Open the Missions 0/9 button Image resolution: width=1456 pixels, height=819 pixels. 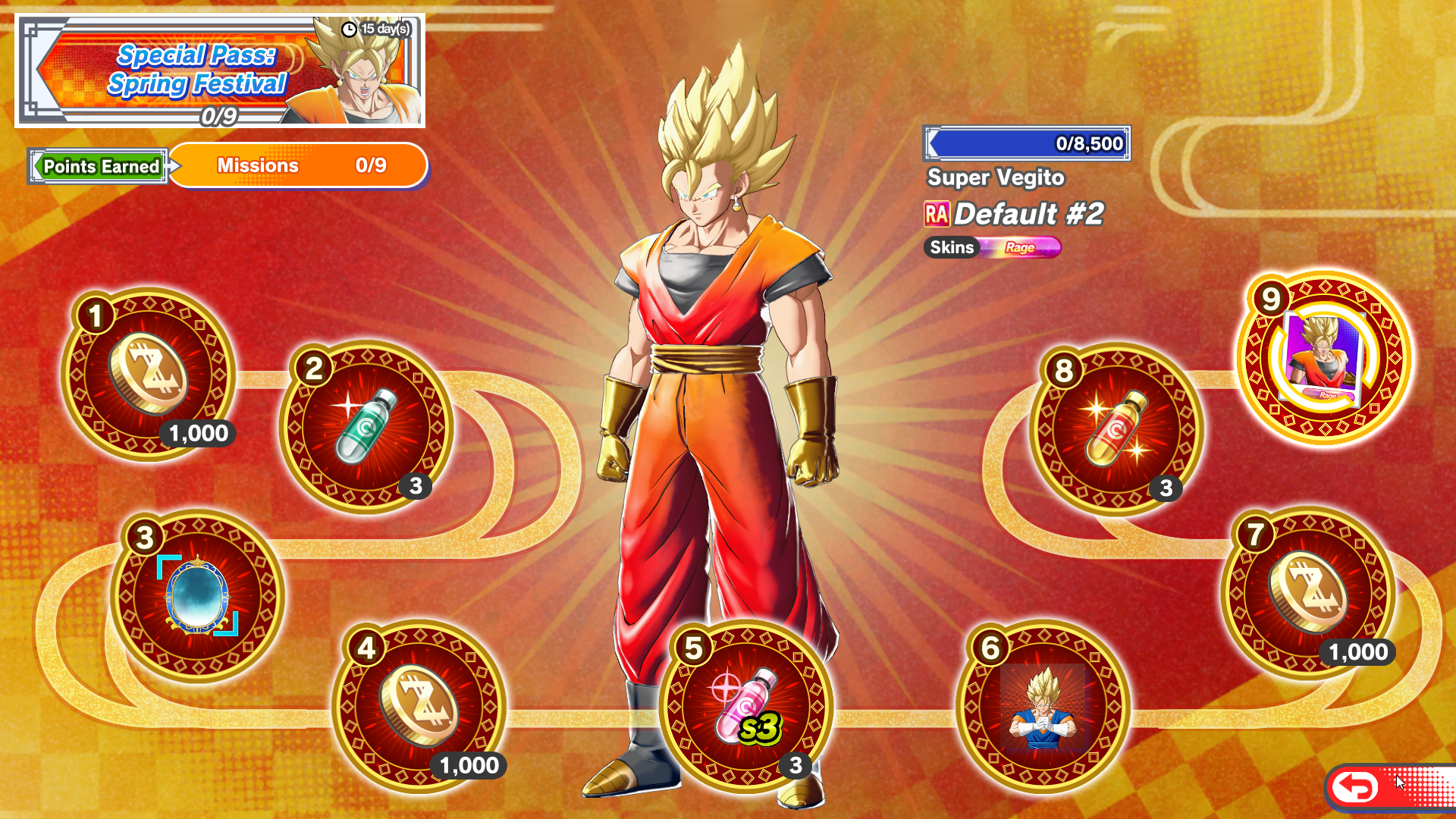[x=299, y=165]
